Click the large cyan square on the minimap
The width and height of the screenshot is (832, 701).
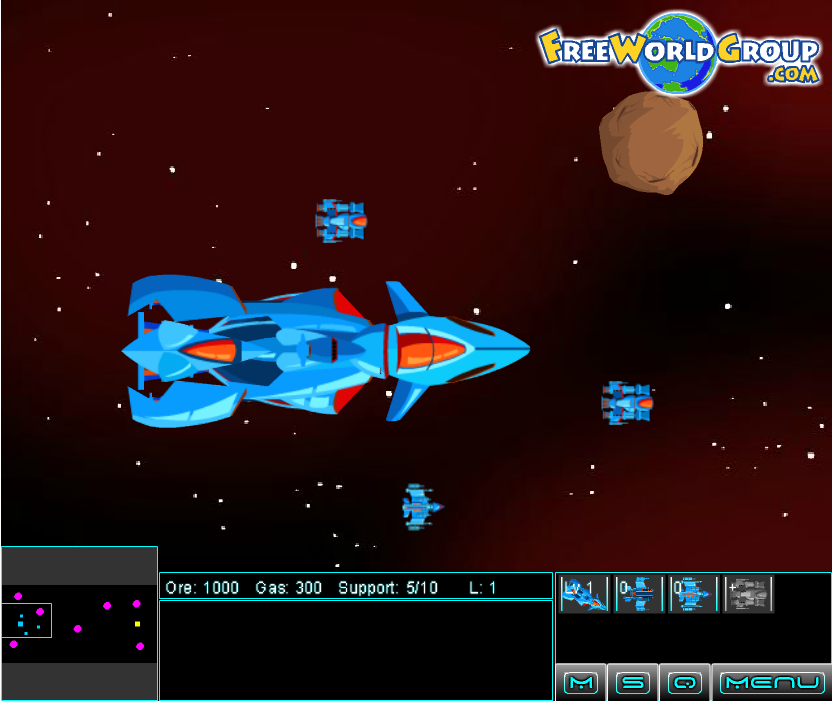tap(21, 624)
